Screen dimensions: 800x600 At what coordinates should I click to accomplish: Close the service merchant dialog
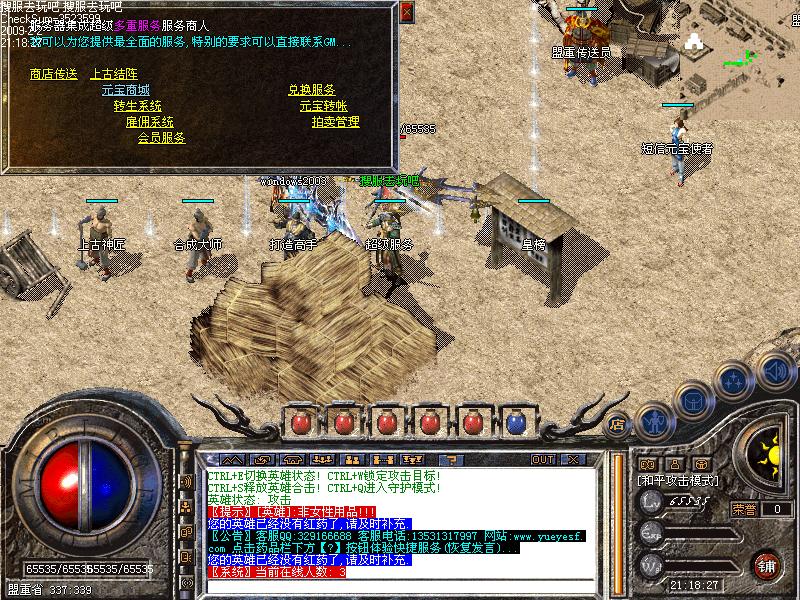406,12
